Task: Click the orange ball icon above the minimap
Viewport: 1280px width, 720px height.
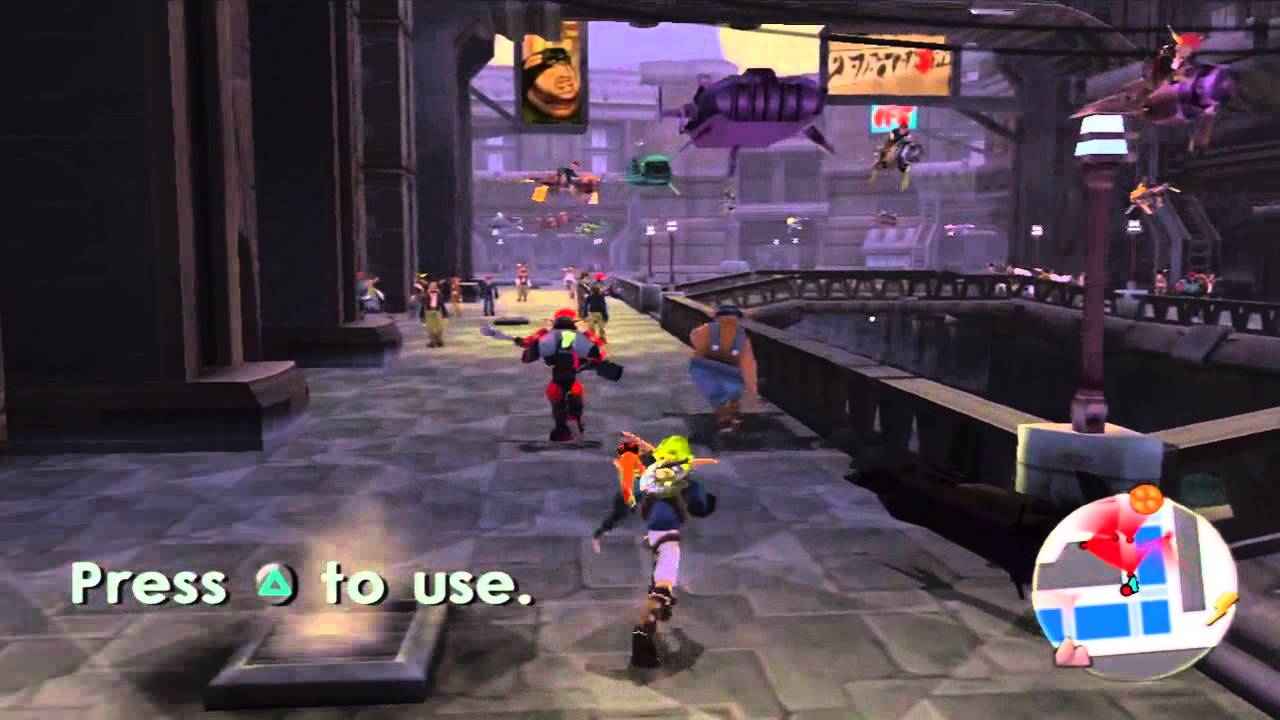Action: [1145, 498]
